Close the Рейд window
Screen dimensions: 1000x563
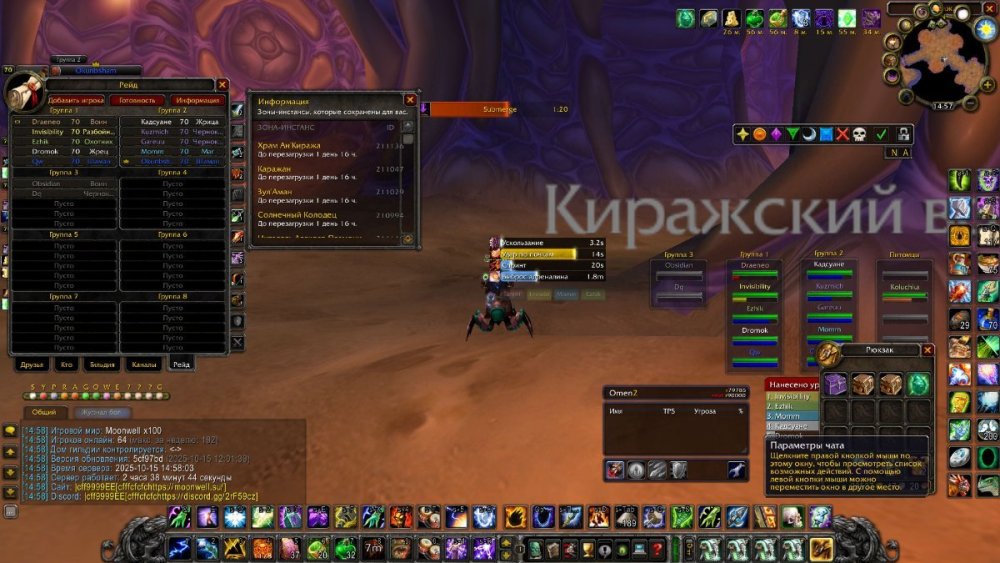tap(222, 85)
